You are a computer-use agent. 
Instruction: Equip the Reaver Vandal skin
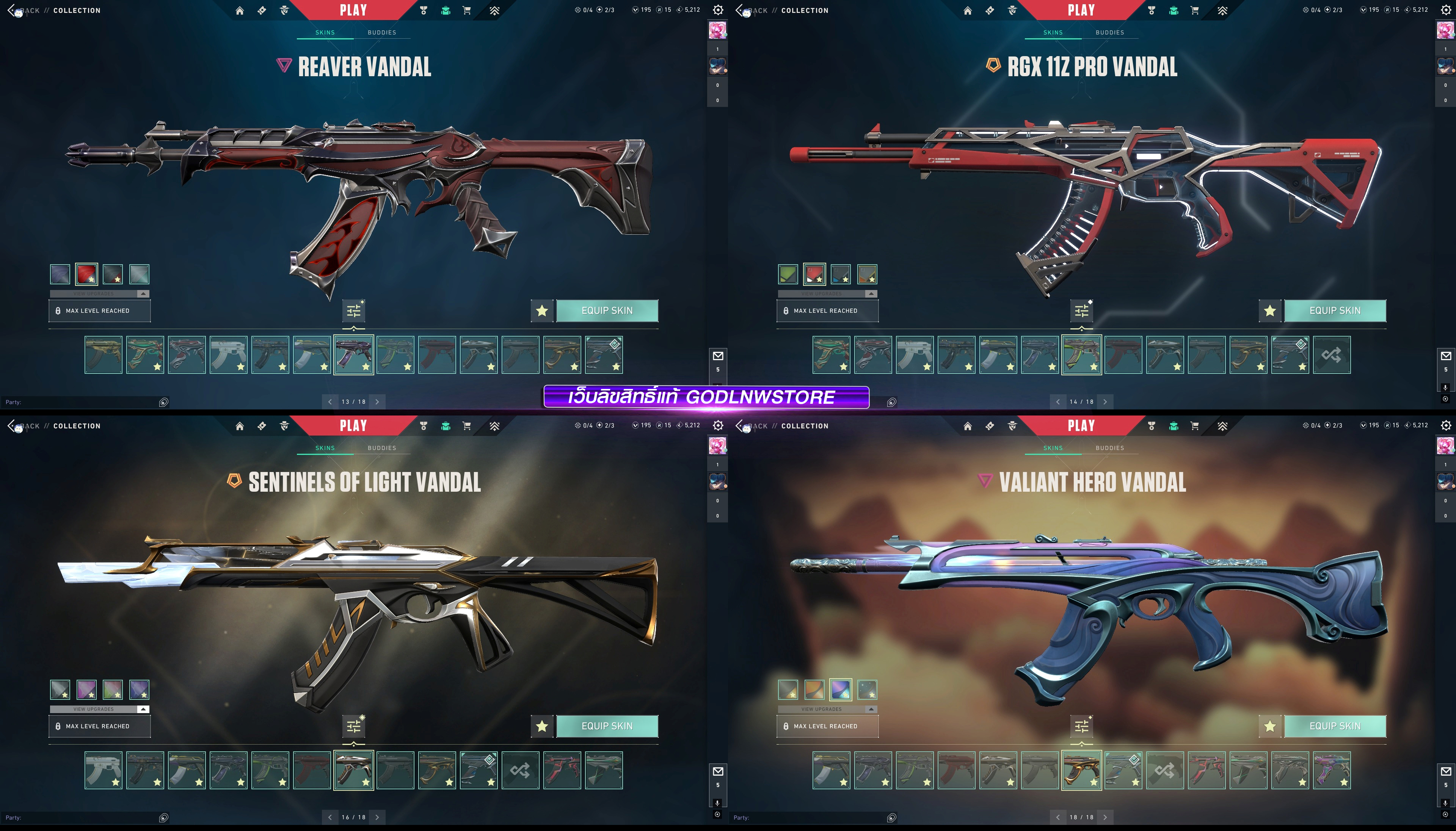pos(607,310)
